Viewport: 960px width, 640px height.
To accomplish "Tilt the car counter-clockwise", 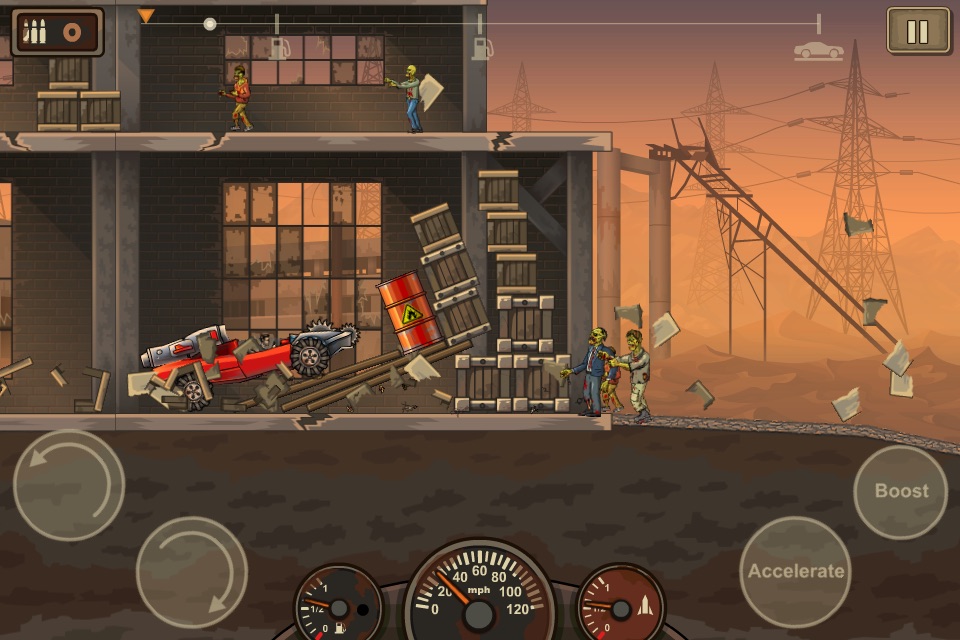I will [69, 486].
